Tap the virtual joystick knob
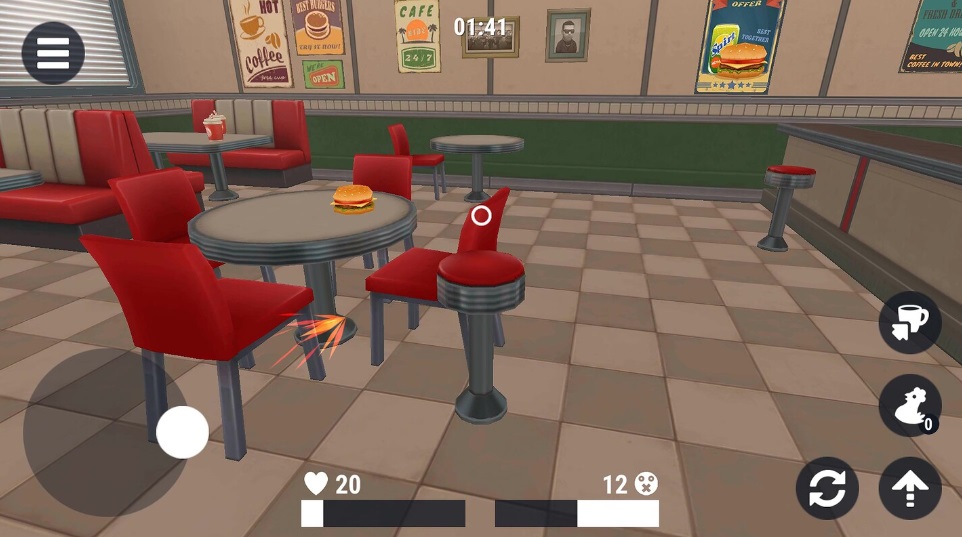 (182, 433)
